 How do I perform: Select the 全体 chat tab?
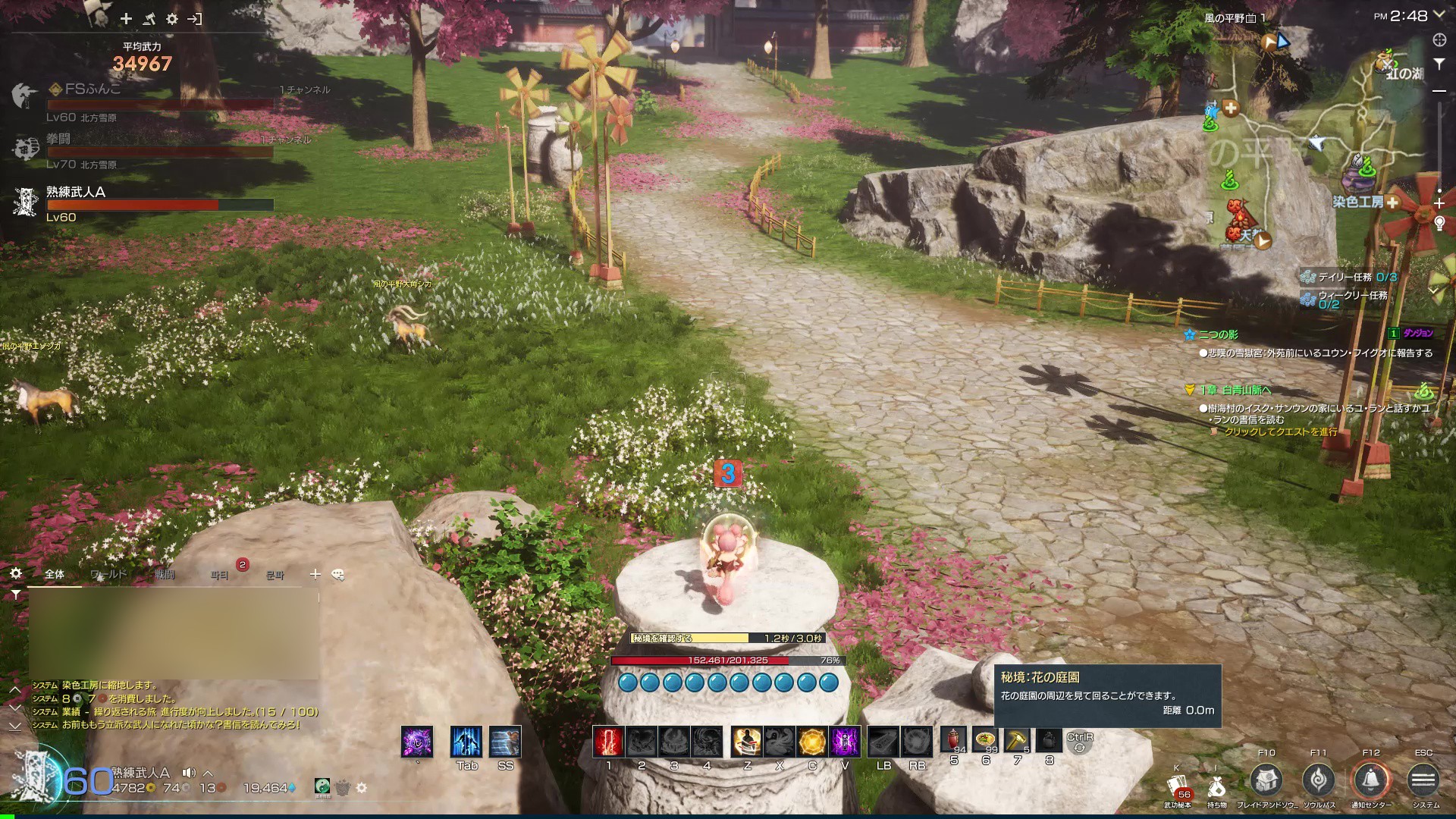(55, 575)
